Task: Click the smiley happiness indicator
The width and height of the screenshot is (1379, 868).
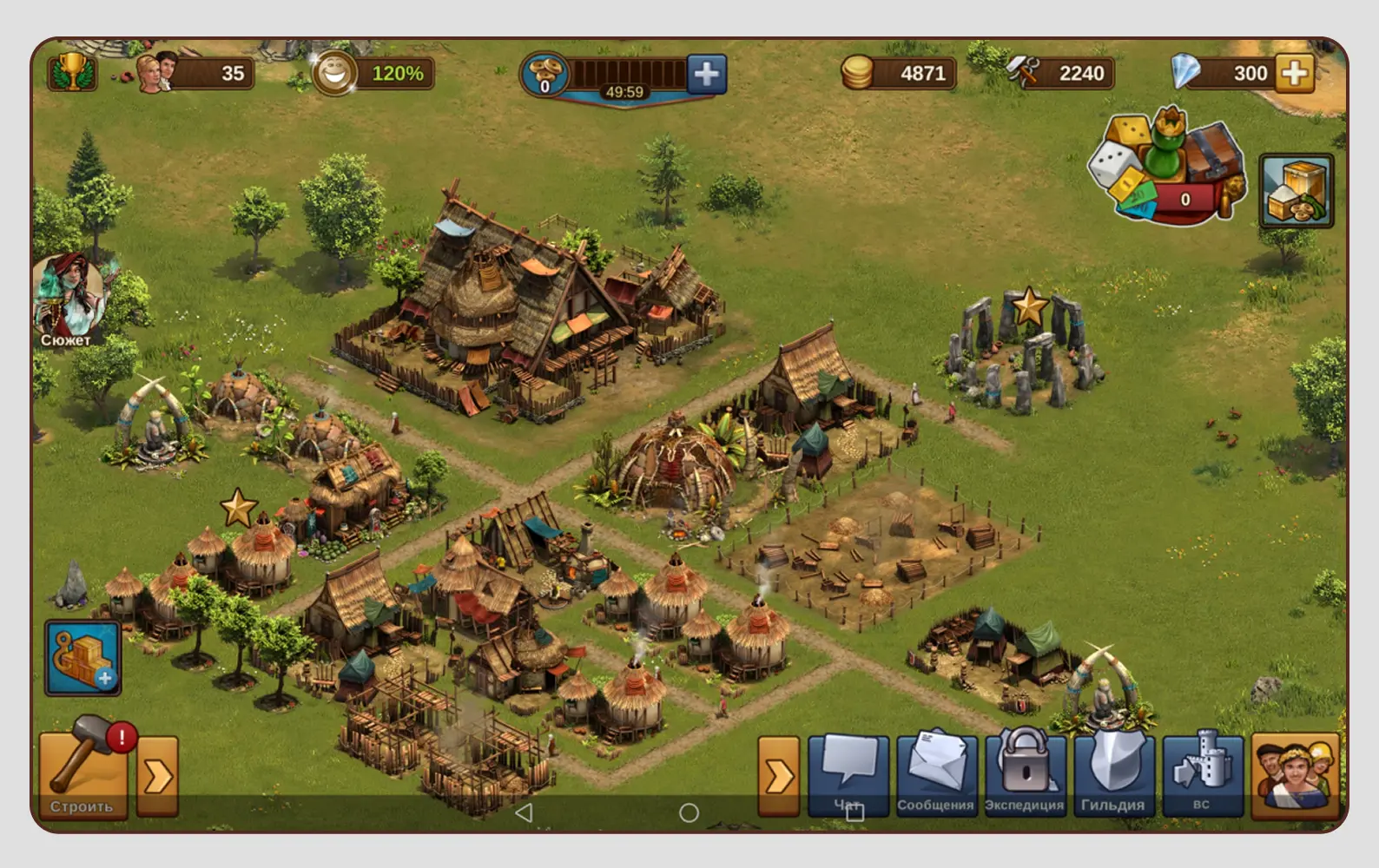Action: click(334, 73)
